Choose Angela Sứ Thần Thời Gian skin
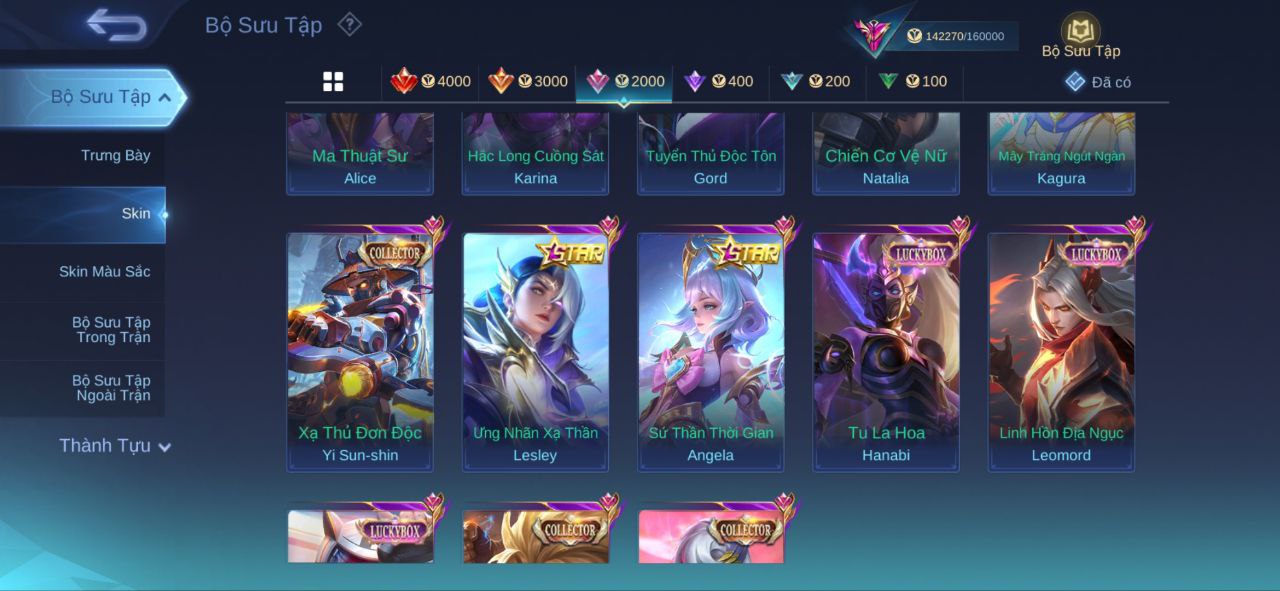 coord(711,350)
